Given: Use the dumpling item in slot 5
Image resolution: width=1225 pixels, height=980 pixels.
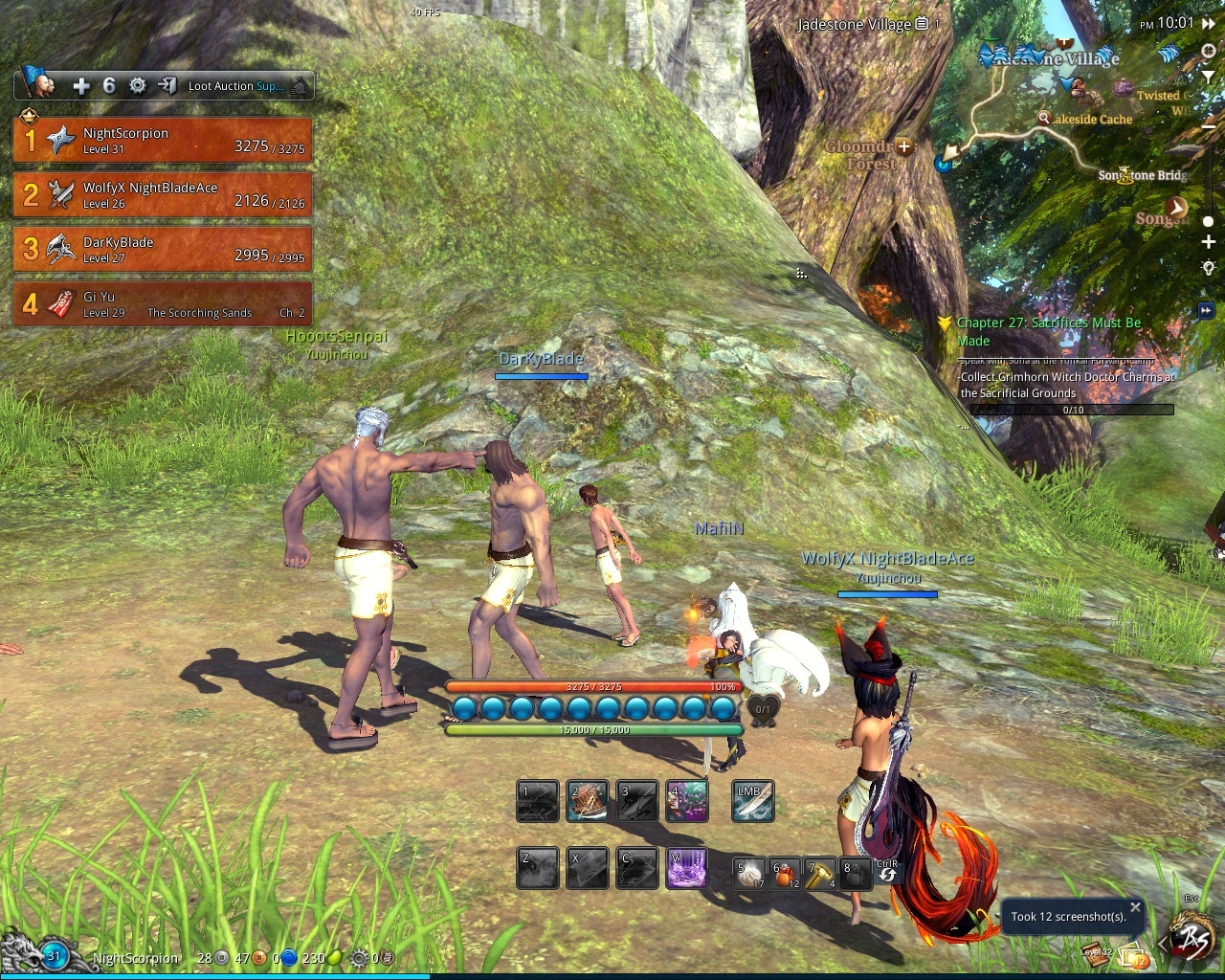Looking at the screenshot, I should tap(749, 874).
